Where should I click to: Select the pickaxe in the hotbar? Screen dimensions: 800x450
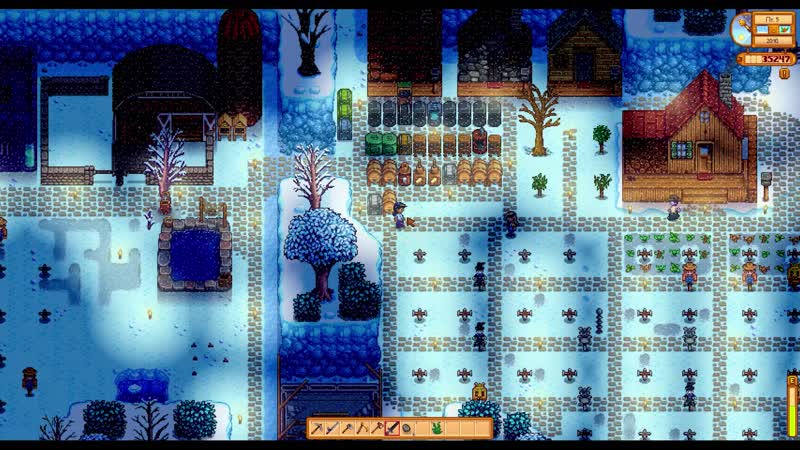[x=317, y=428]
